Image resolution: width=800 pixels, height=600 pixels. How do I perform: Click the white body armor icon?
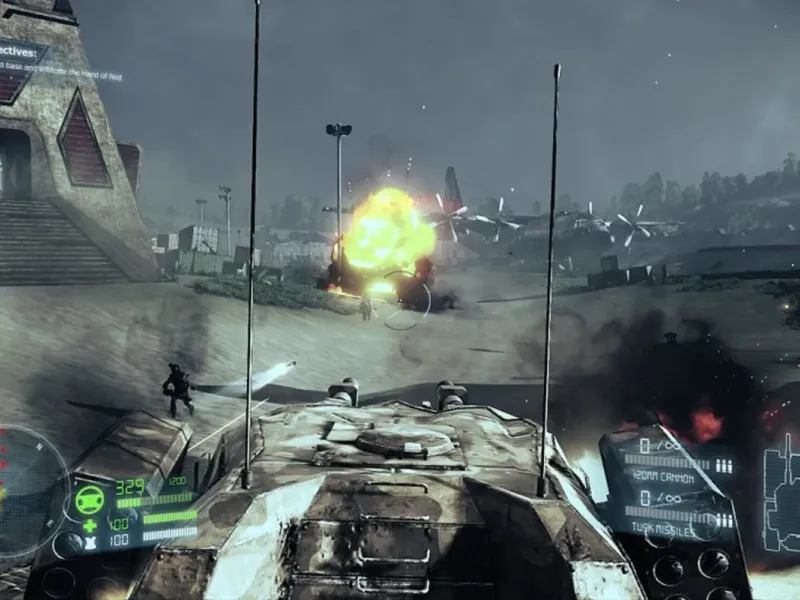click(x=89, y=541)
